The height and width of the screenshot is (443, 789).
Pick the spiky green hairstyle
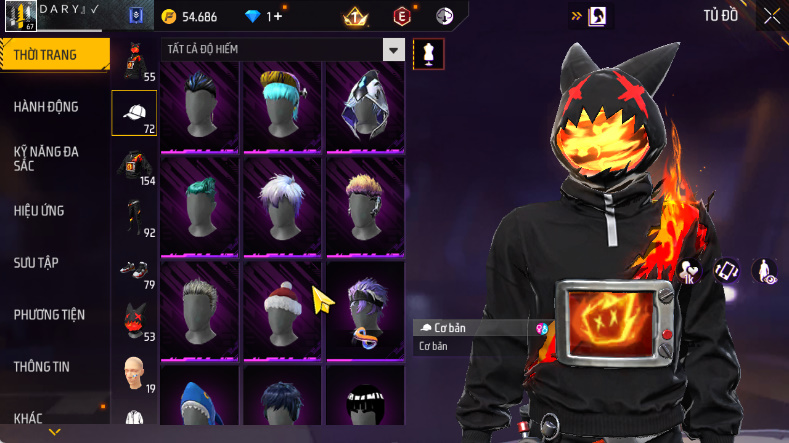[198, 205]
